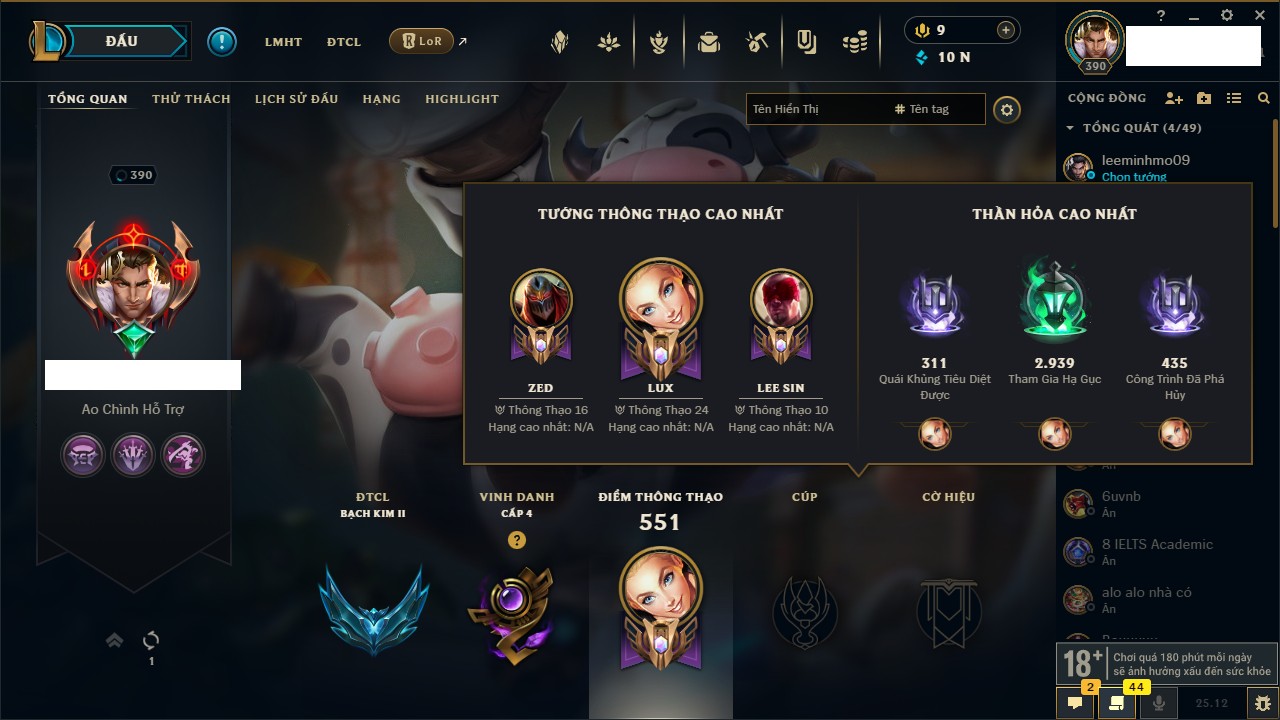Select friend leeminhmo09 in the list
Screen dimensions: 1280x720
1145,160
